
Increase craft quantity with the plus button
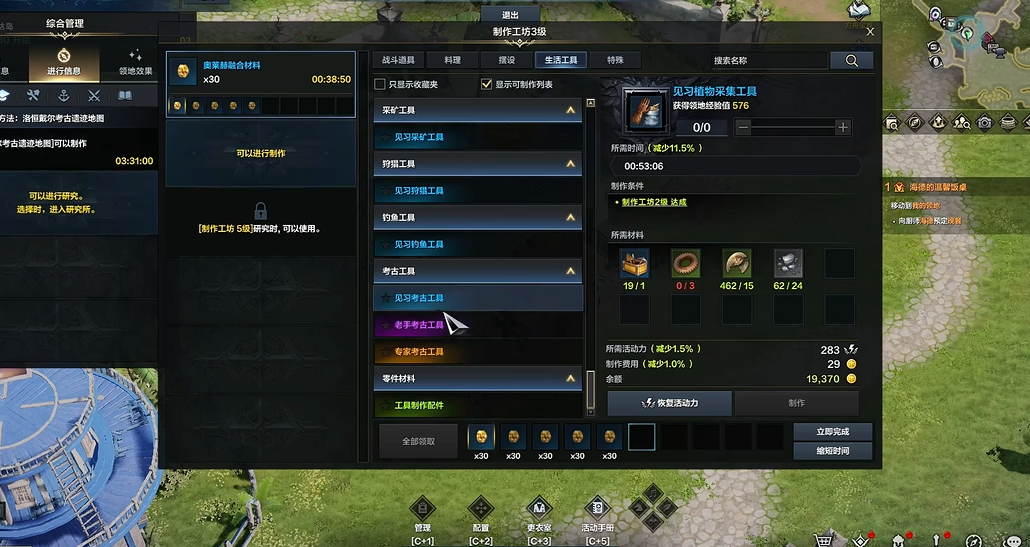[843, 127]
